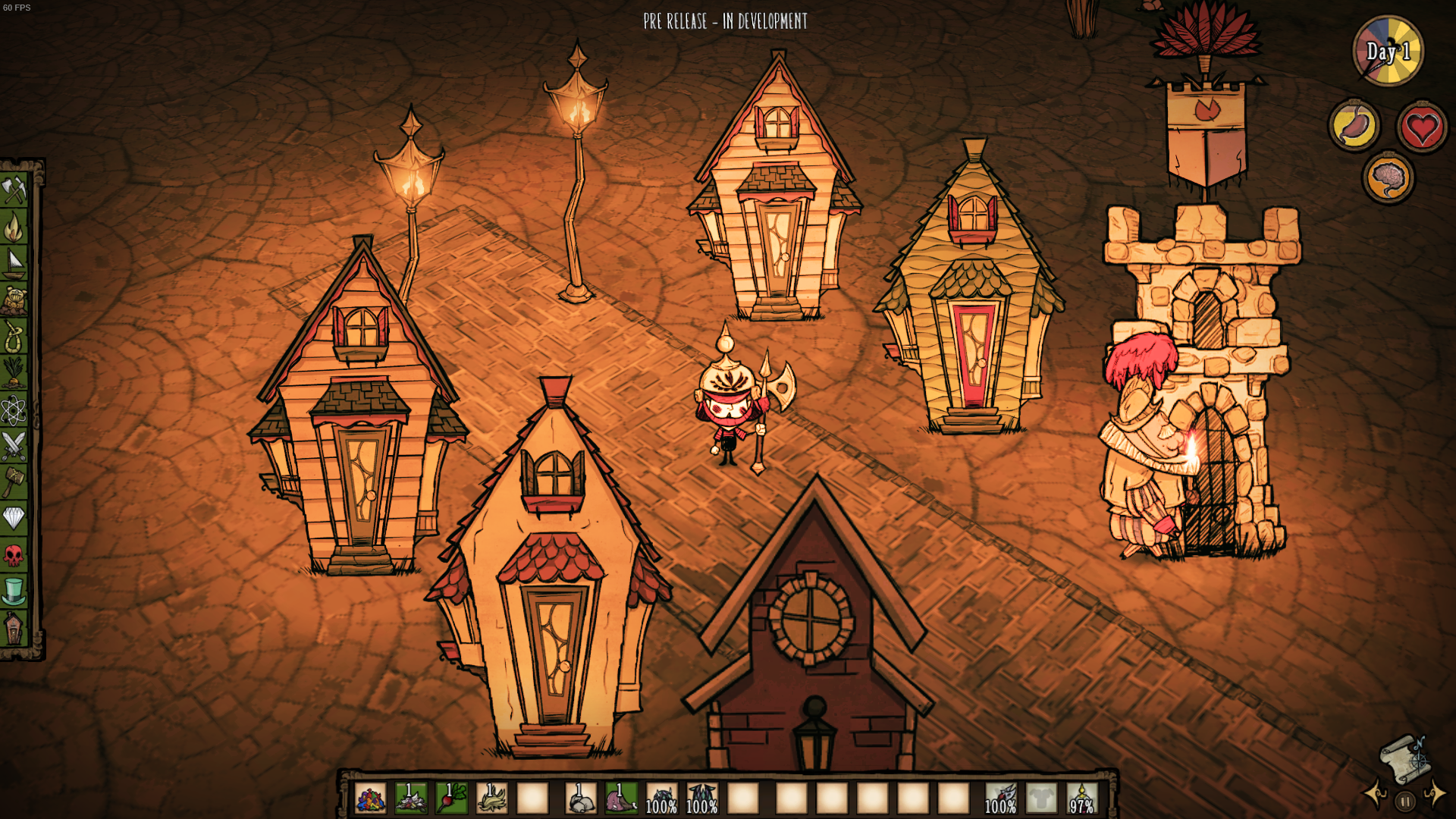Open the map scroll

(x=1404, y=758)
